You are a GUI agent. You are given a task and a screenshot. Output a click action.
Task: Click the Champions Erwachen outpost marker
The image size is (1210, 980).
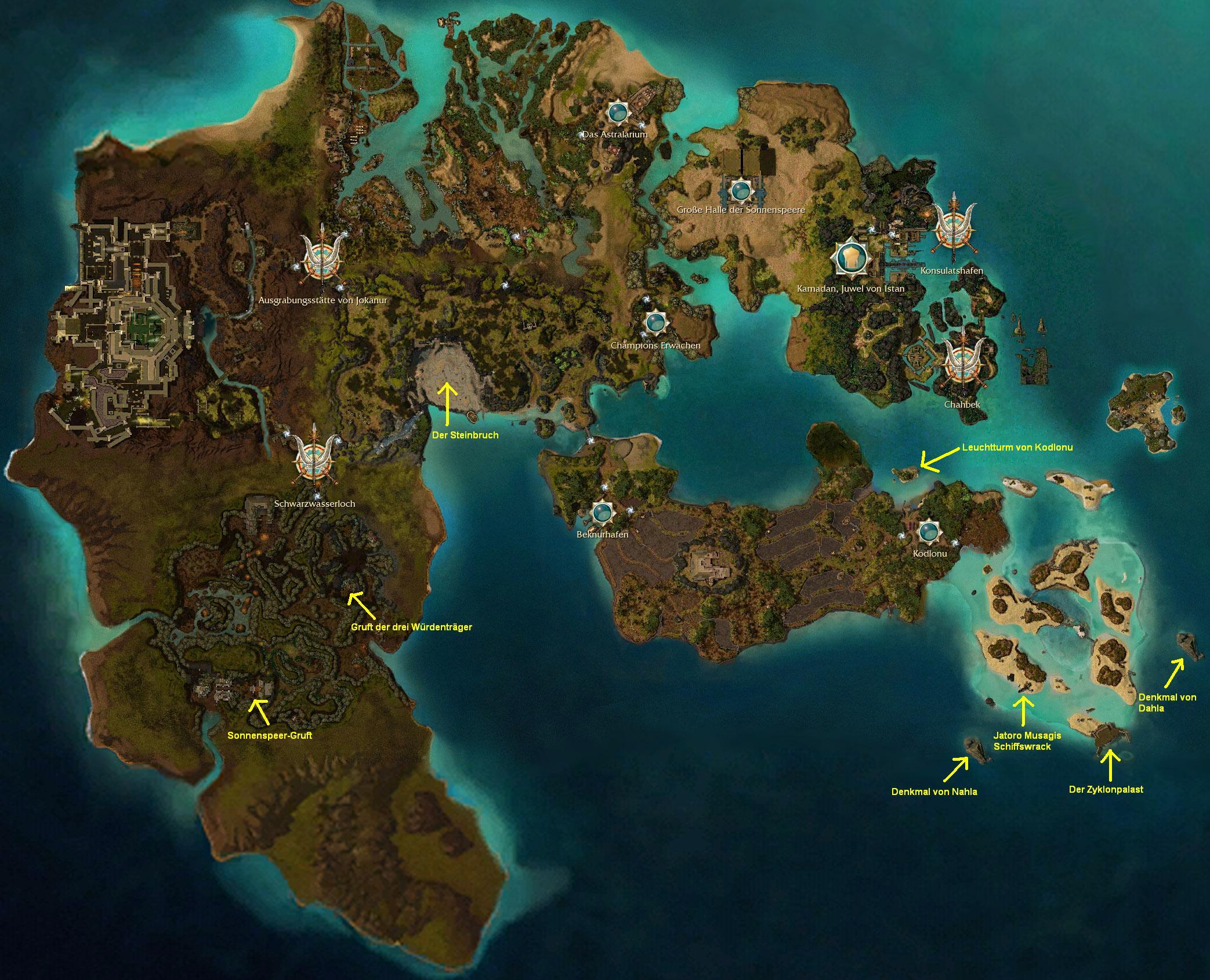coord(655,322)
